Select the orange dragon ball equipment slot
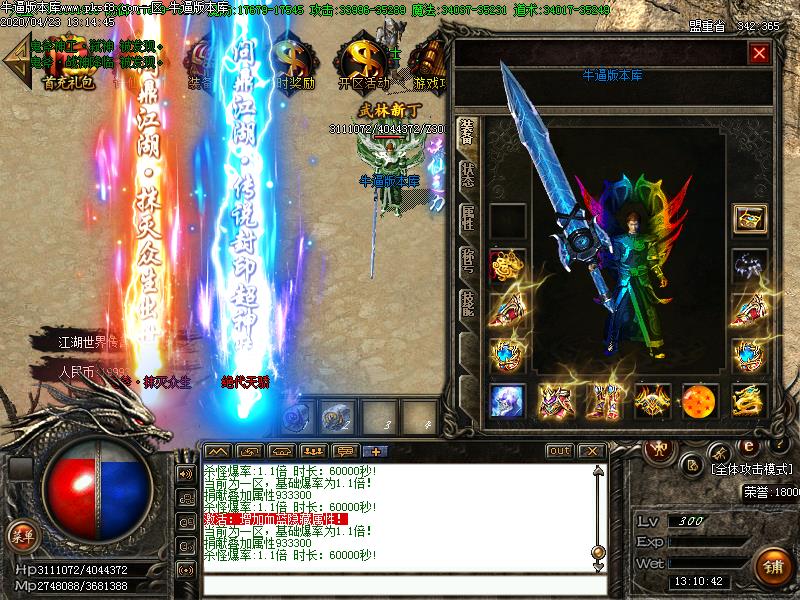The image size is (800, 600). click(700, 400)
